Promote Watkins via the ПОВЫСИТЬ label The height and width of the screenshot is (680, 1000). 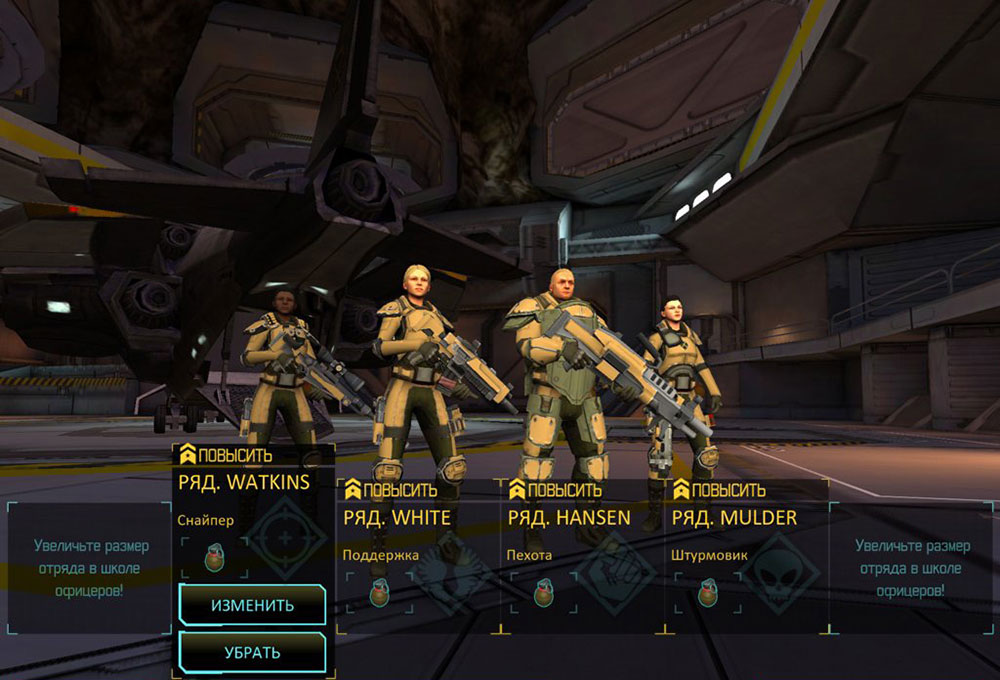point(226,456)
